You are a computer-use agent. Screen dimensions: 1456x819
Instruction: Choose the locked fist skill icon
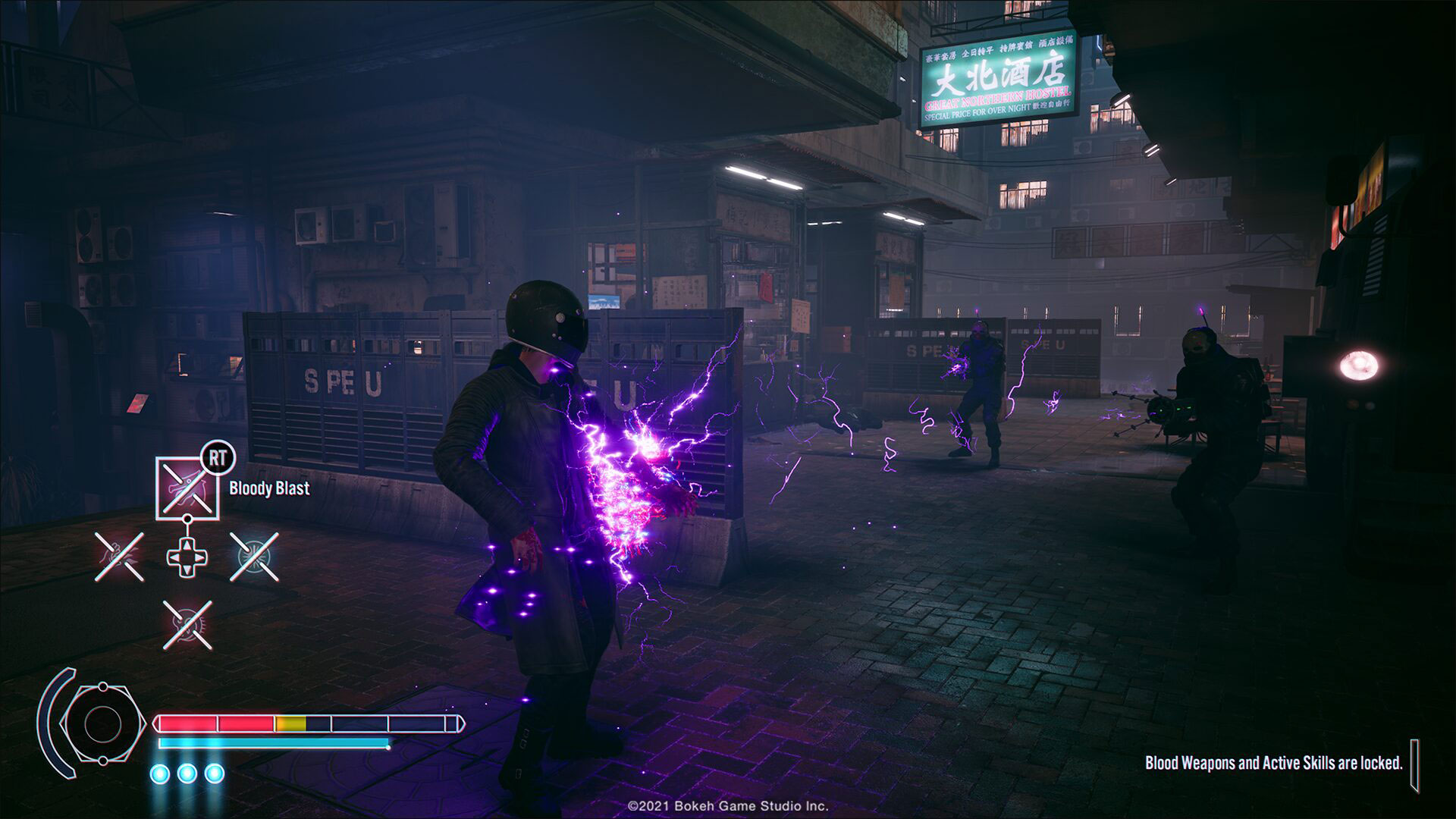click(119, 557)
